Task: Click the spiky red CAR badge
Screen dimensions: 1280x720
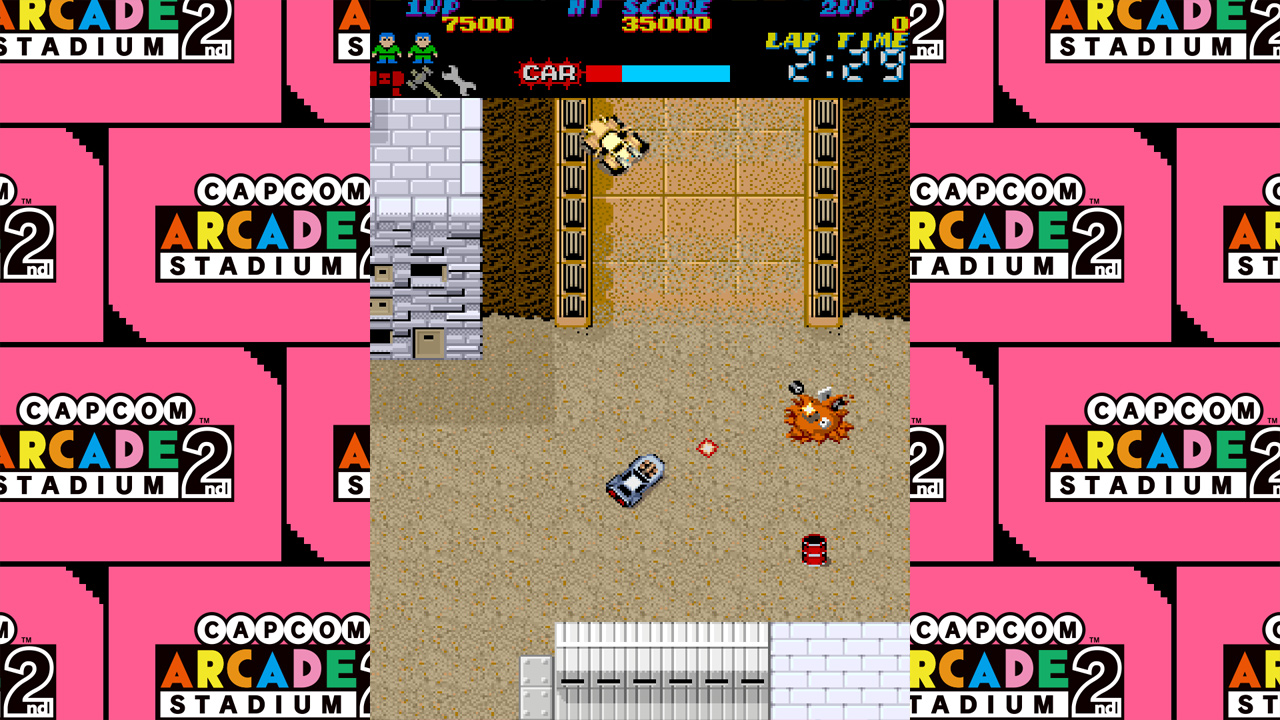Action: click(x=551, y=71)
